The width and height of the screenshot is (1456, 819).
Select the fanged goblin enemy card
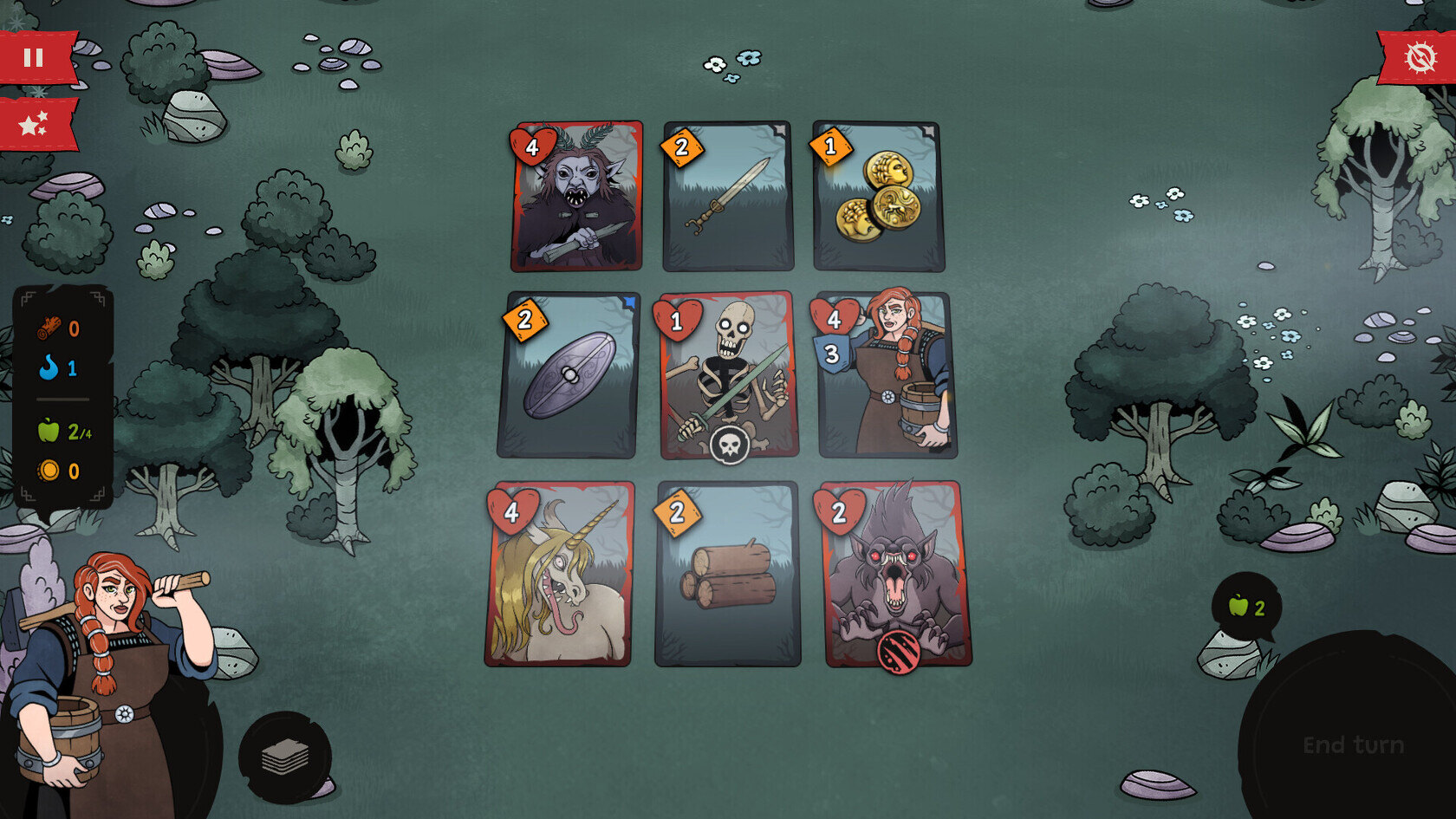coord(577,197)
